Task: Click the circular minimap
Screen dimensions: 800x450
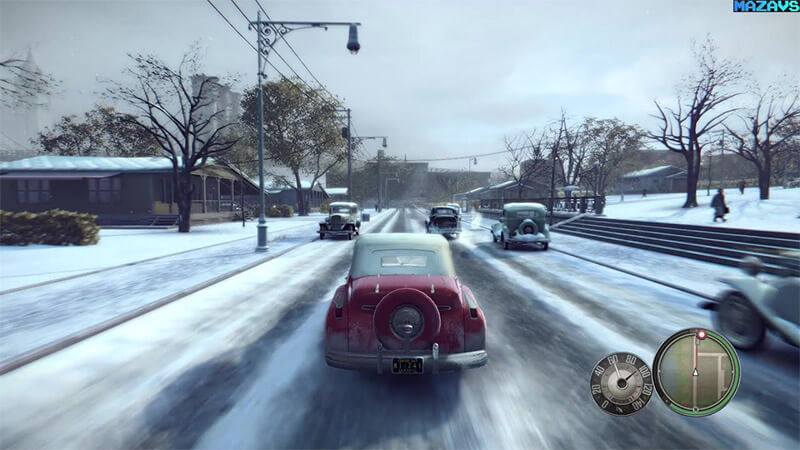Action: (x=696, y=371)
